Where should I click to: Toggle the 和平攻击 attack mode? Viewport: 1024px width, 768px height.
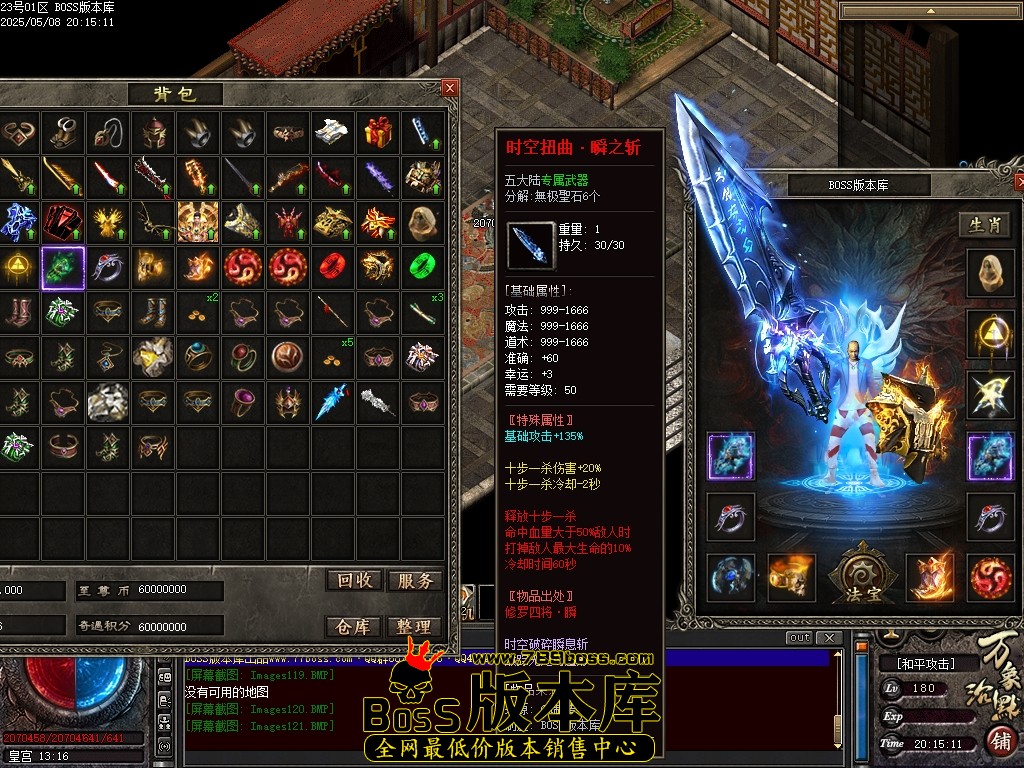pos(916,663)
